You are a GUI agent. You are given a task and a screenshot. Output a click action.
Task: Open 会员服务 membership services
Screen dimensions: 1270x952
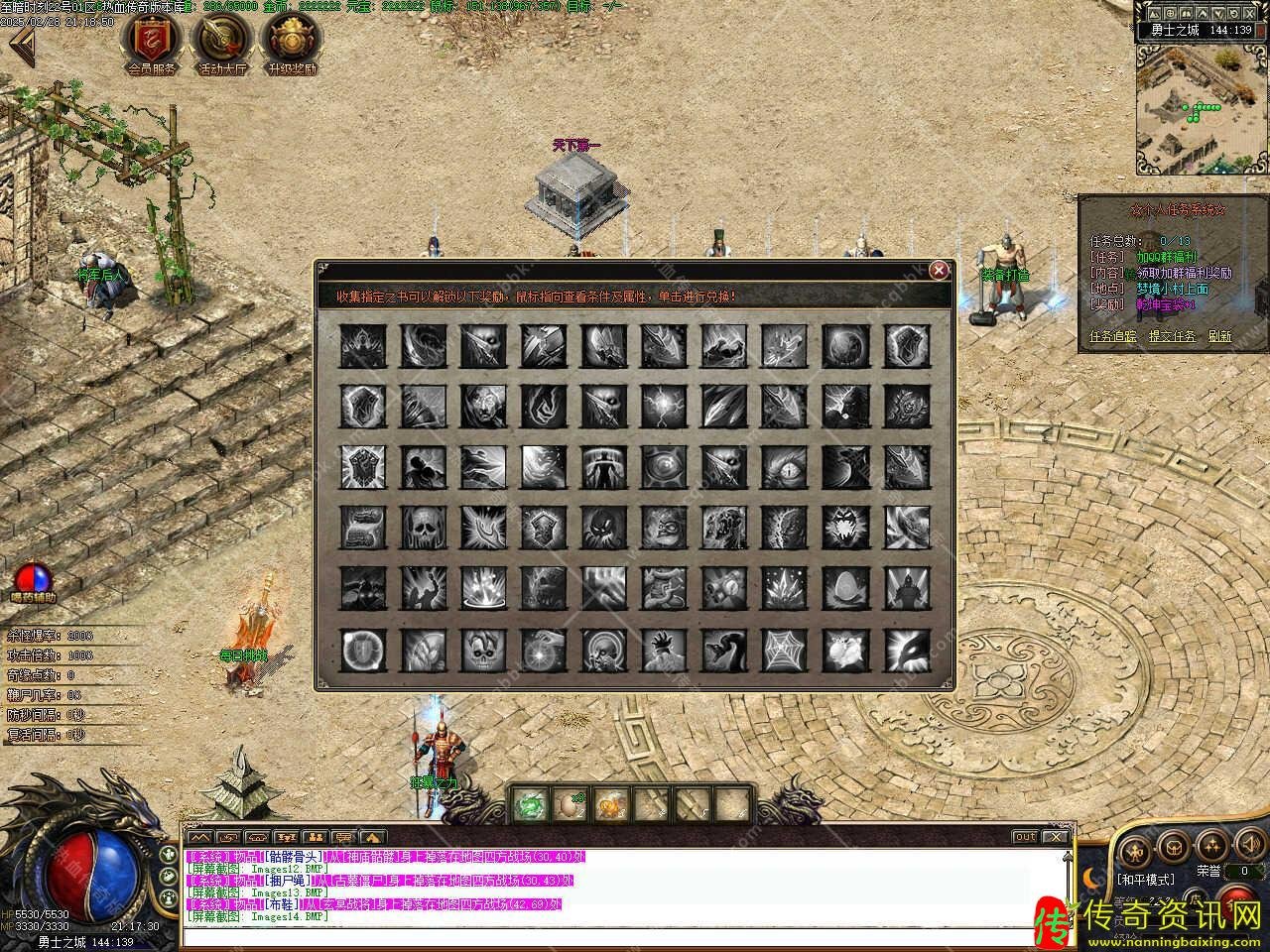152,40
